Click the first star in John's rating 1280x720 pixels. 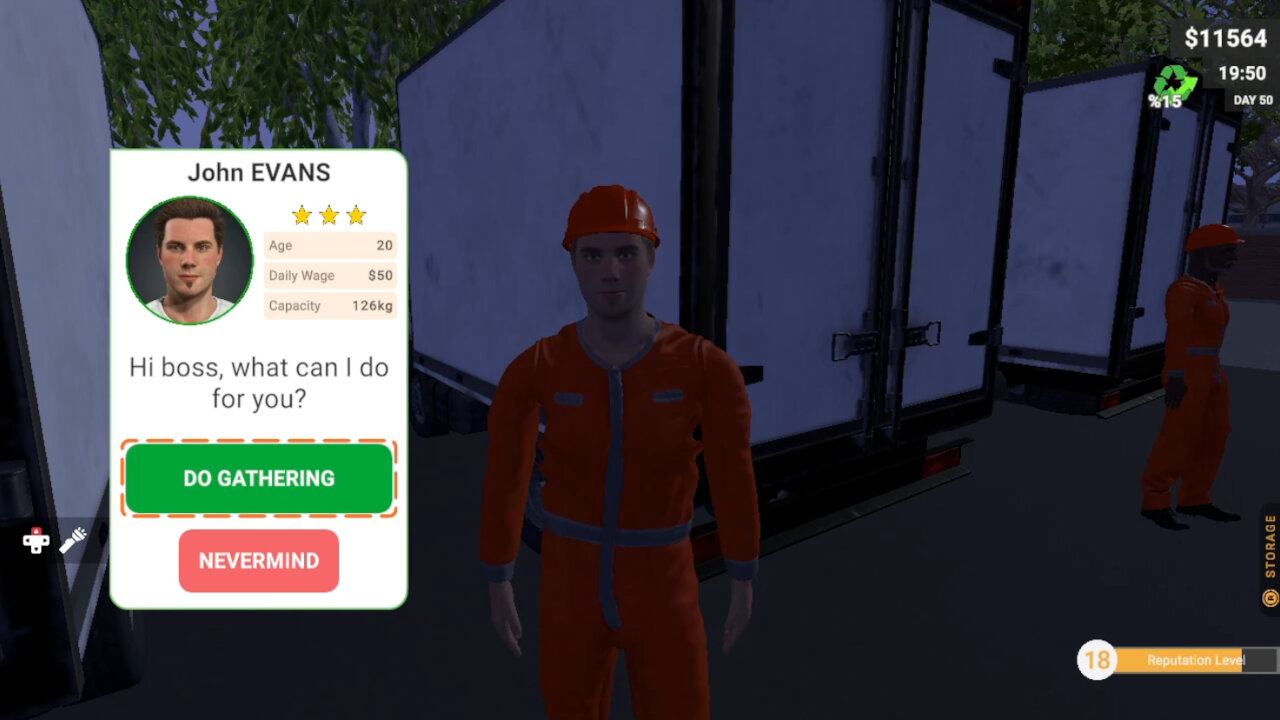coord(301,214)
